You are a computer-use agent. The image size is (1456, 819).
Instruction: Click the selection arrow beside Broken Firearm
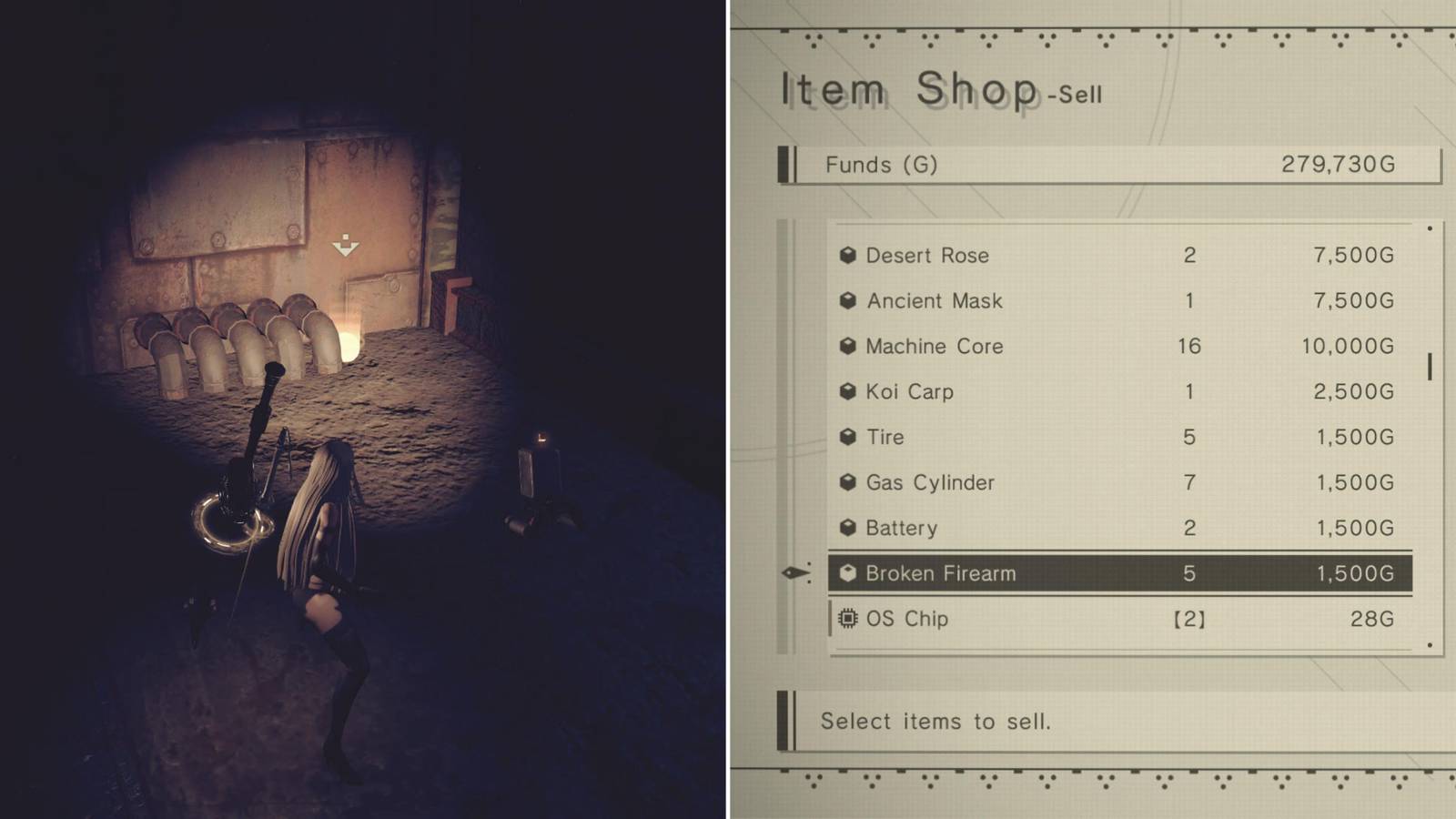point(796,573)
